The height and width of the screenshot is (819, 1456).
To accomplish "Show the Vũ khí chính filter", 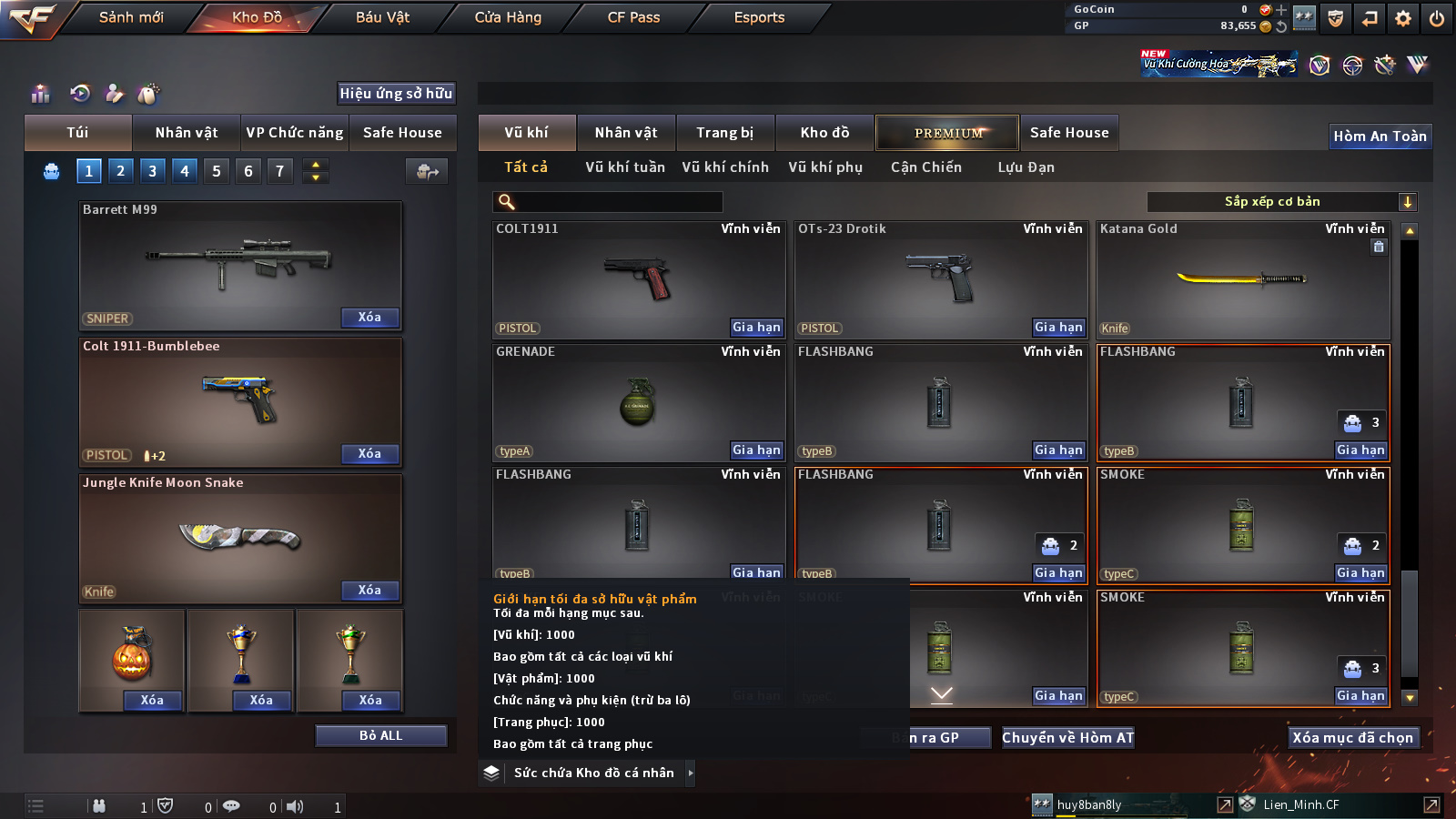I will click(725, 167).
